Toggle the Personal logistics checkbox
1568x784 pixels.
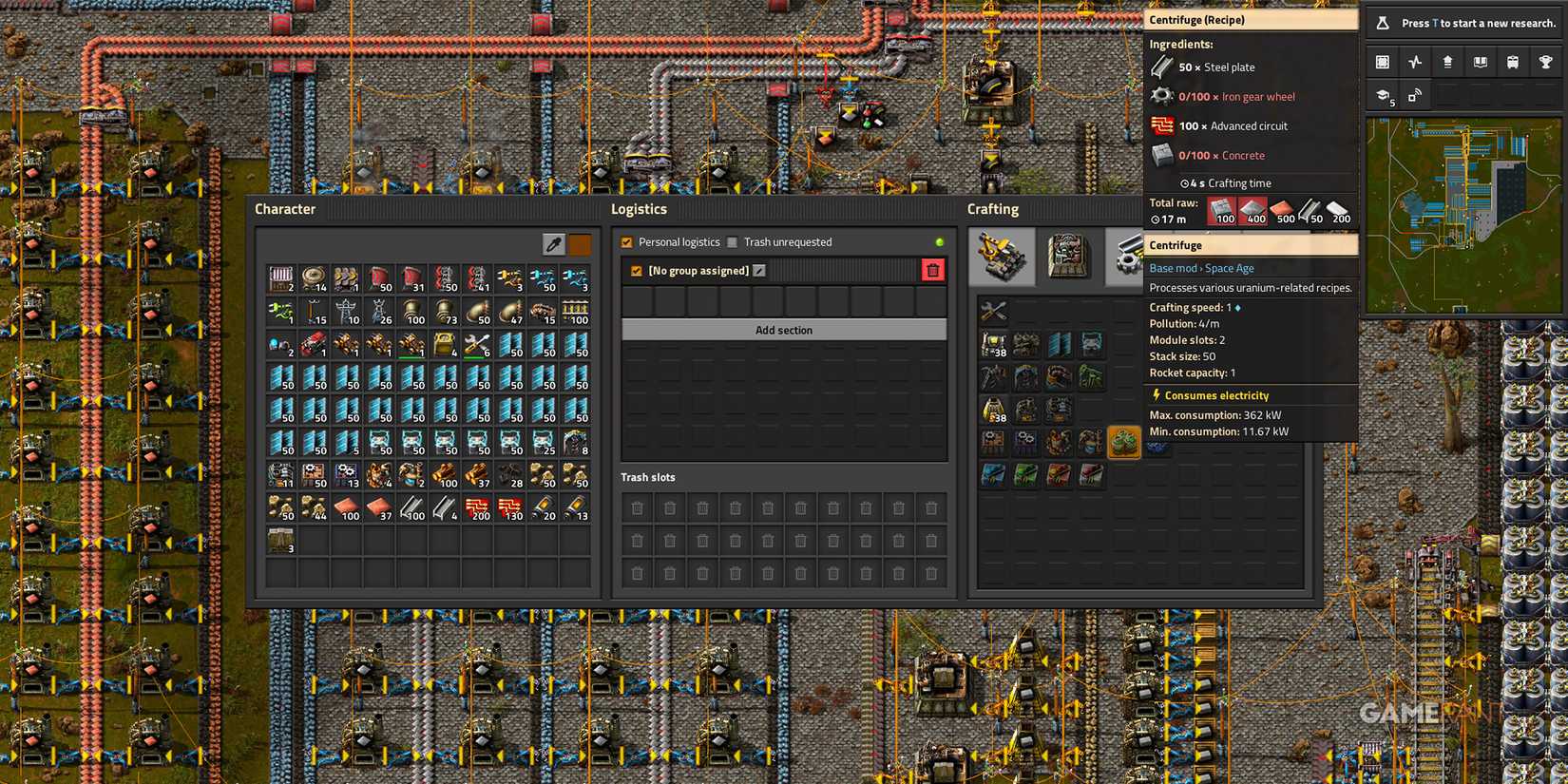pos(626,241)
